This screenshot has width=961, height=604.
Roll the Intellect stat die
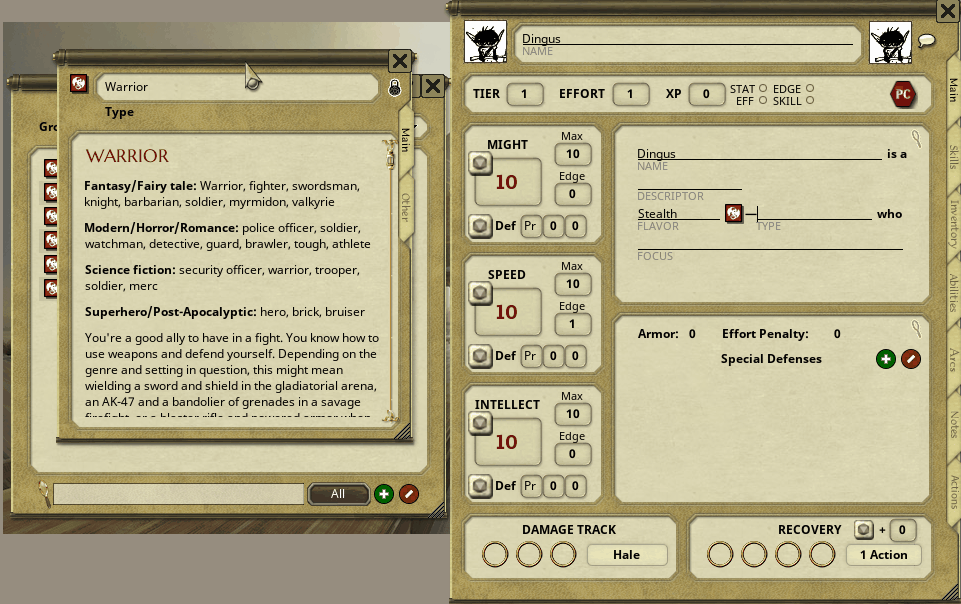[x=481, y=424]
